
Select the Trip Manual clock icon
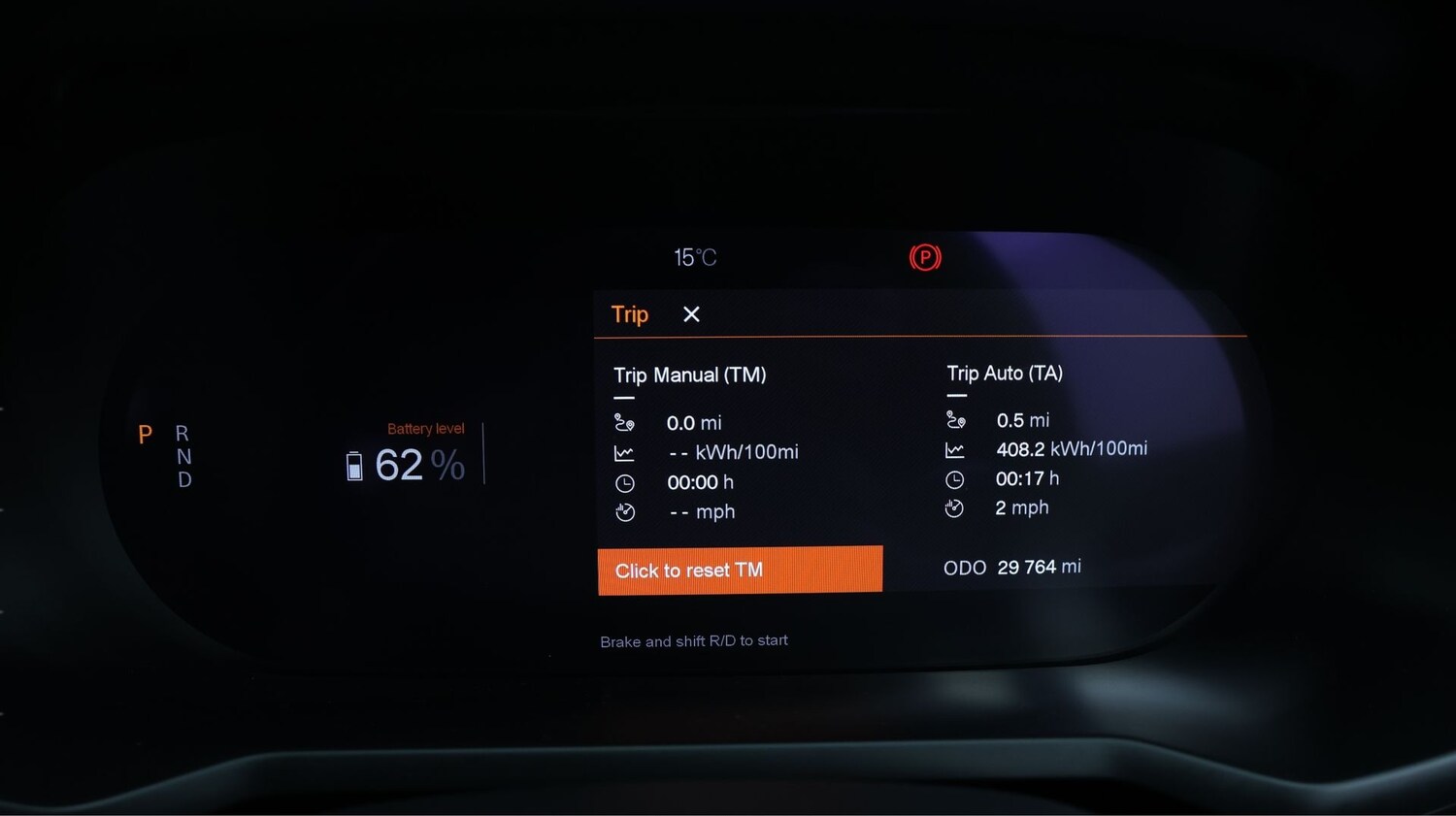626,482
